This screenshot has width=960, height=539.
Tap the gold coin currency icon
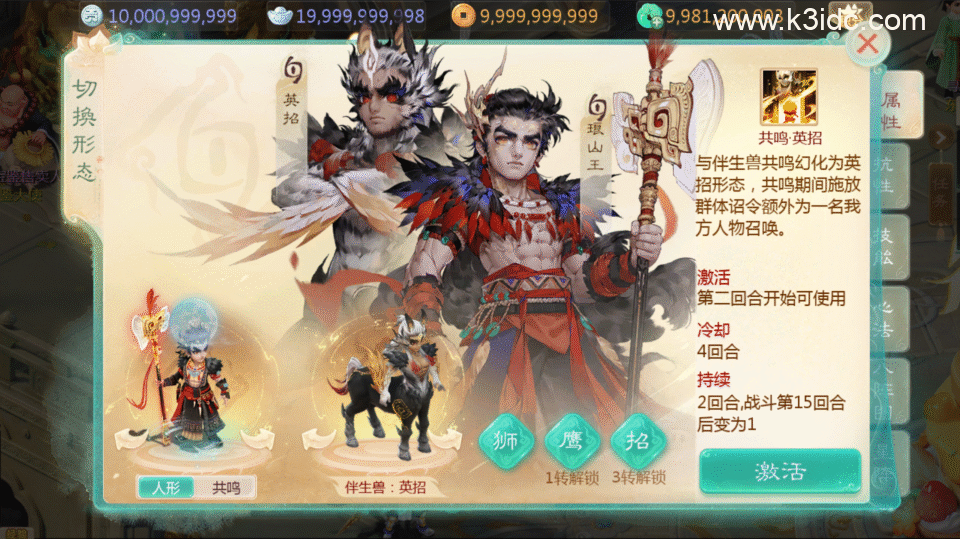[x=463, y=15]
